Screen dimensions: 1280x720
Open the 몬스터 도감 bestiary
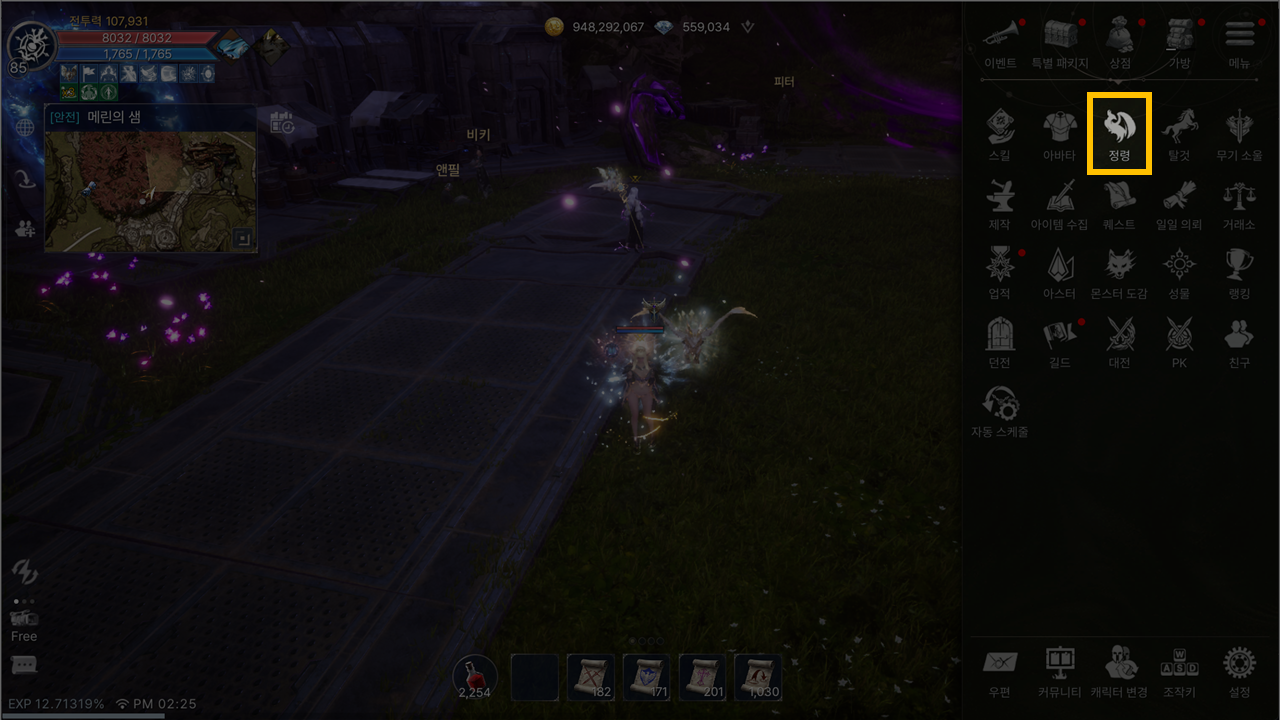point(1119,270)
